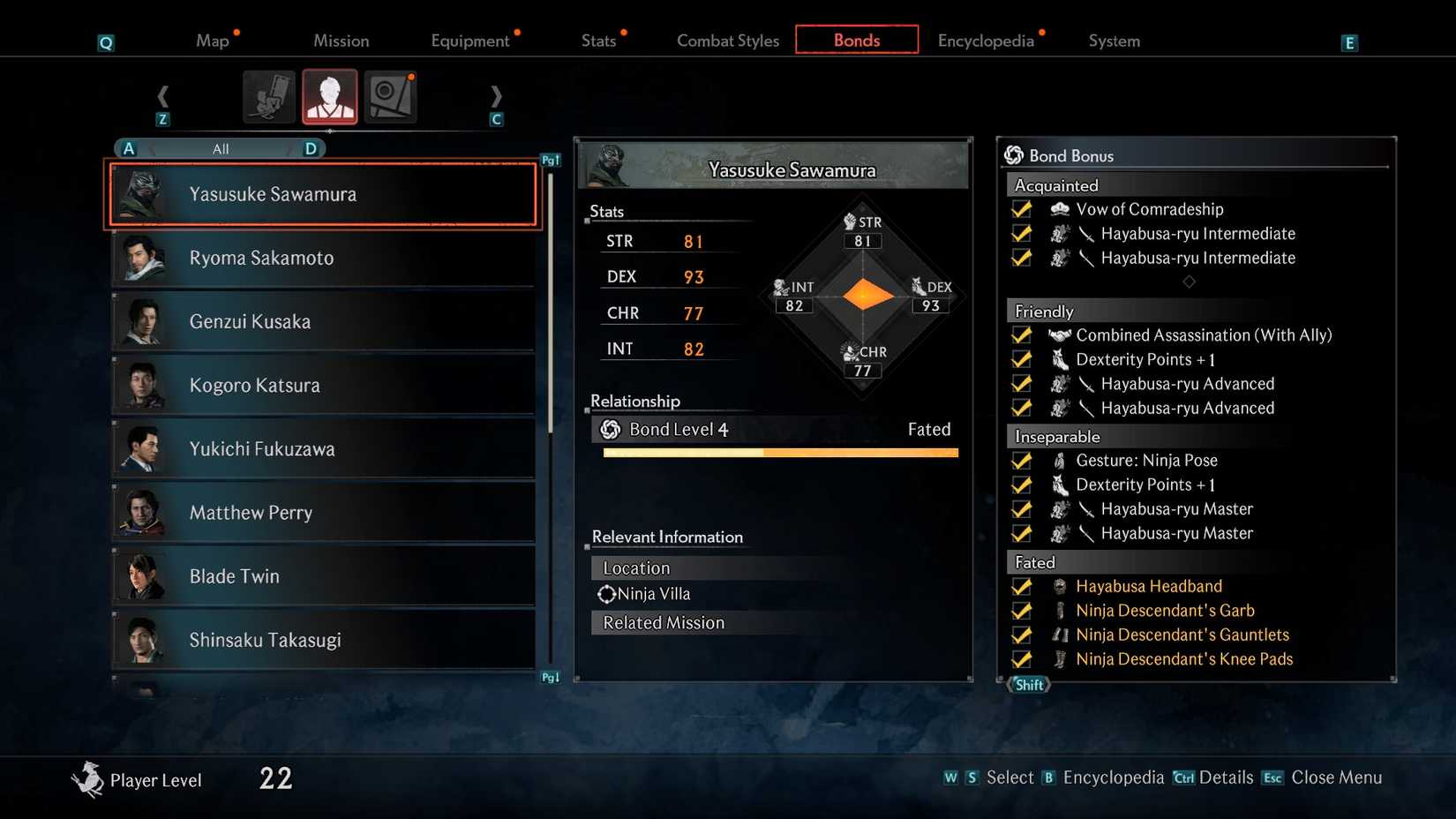1456x819 pixels.
Task: Click the Close Menu button
Action: [1337, 778]
